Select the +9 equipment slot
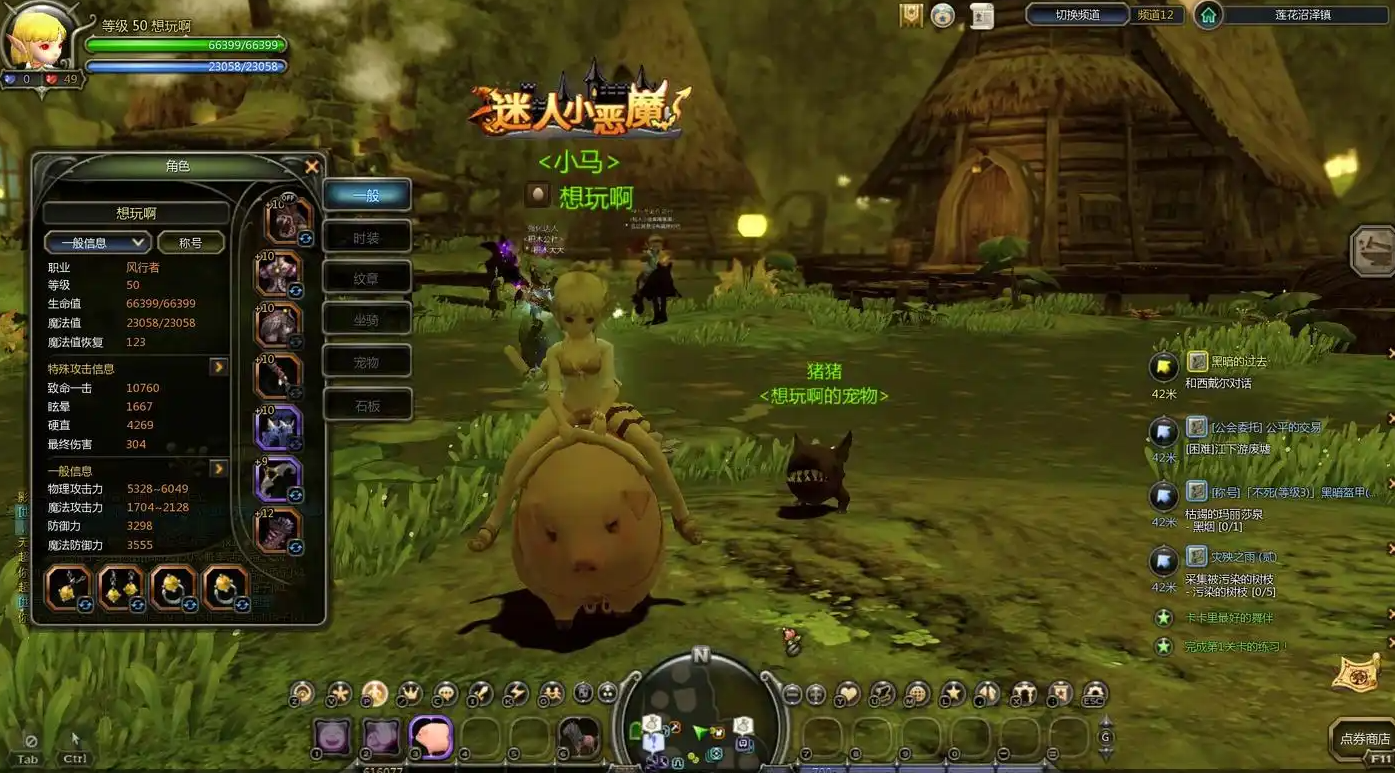This screenshot has height=773, width=1395. click(279, 478)
